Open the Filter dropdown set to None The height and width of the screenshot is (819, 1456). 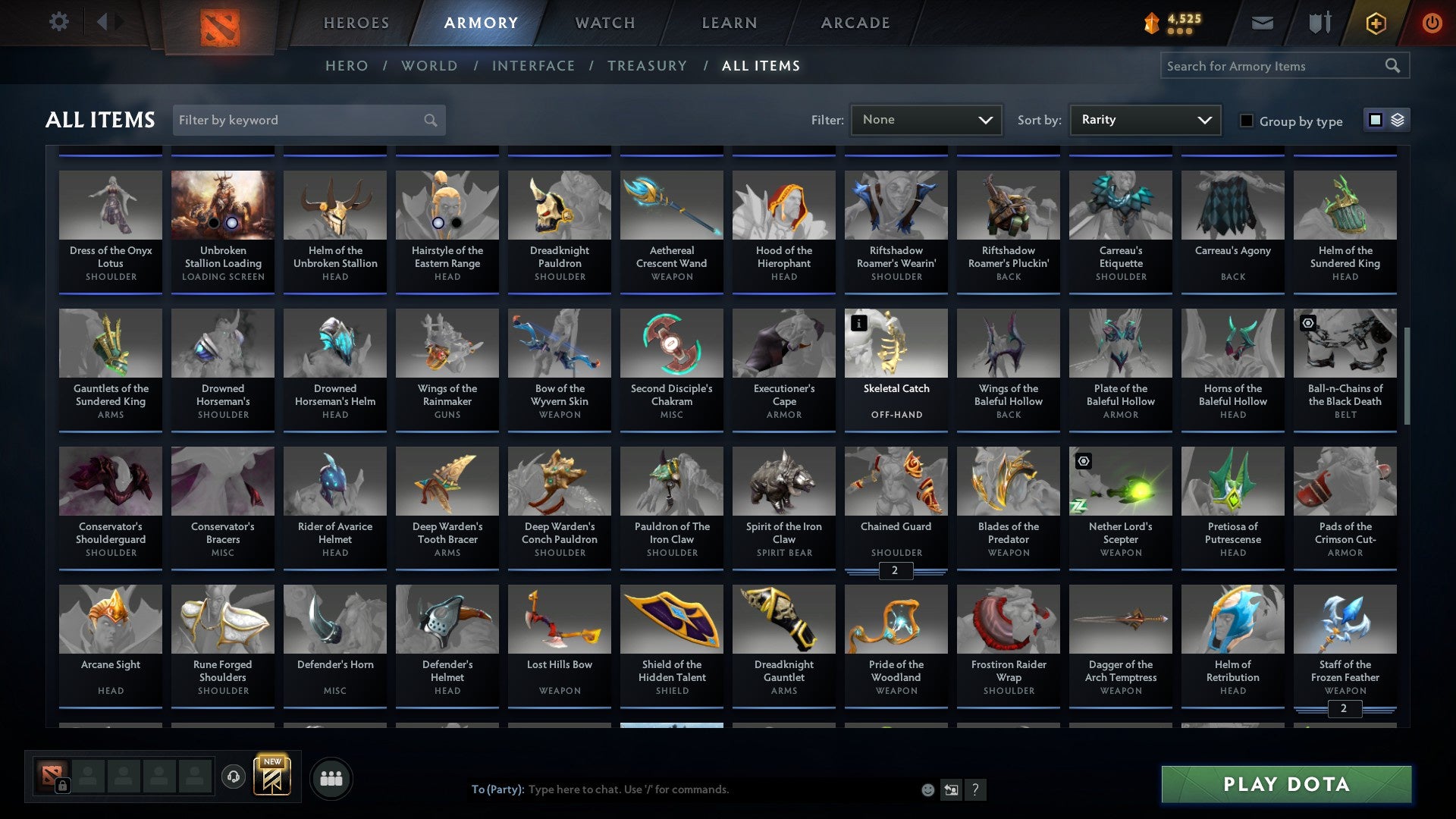(925, 119)
